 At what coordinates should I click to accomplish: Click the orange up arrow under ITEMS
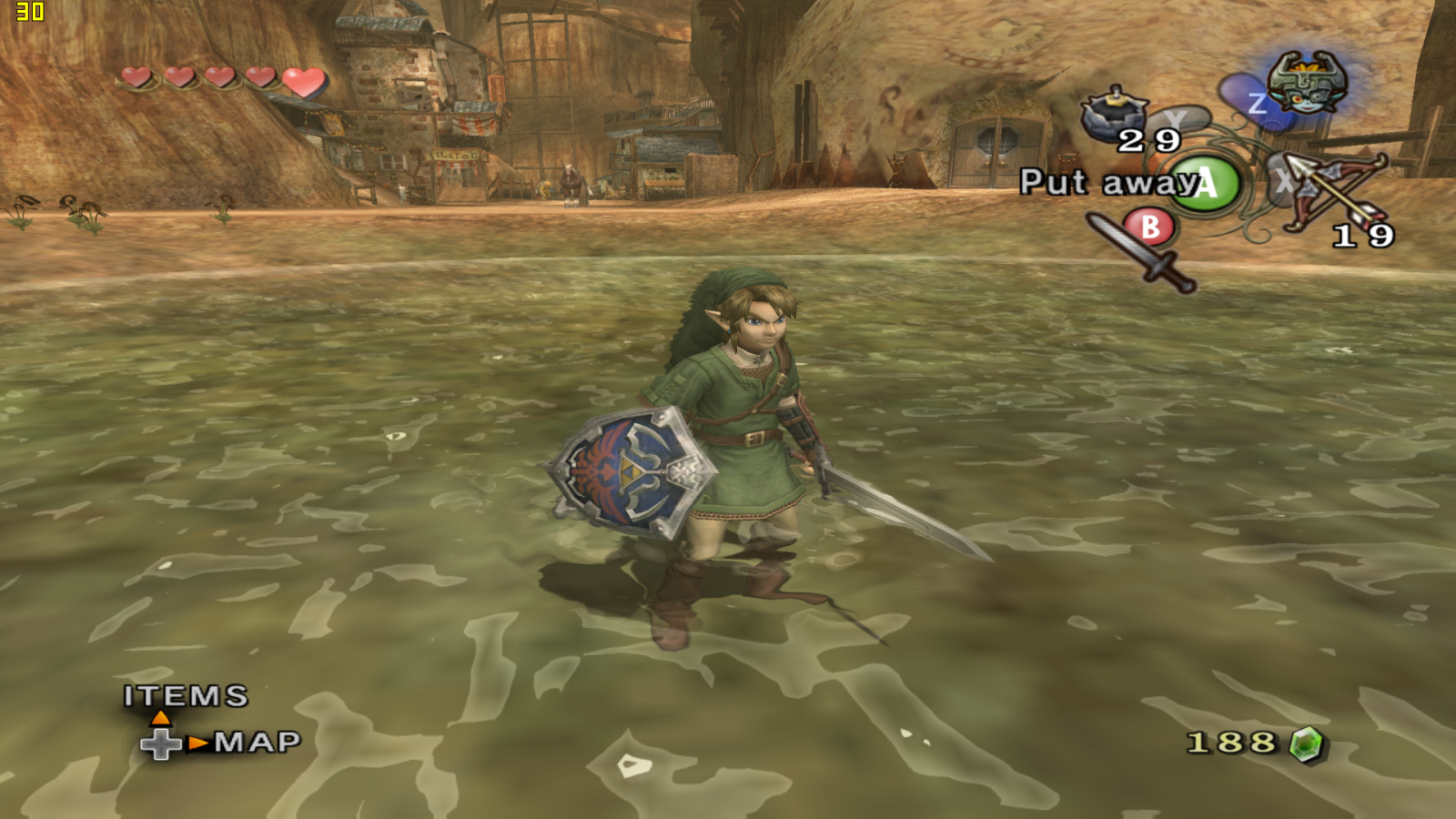tap(162, 718)
